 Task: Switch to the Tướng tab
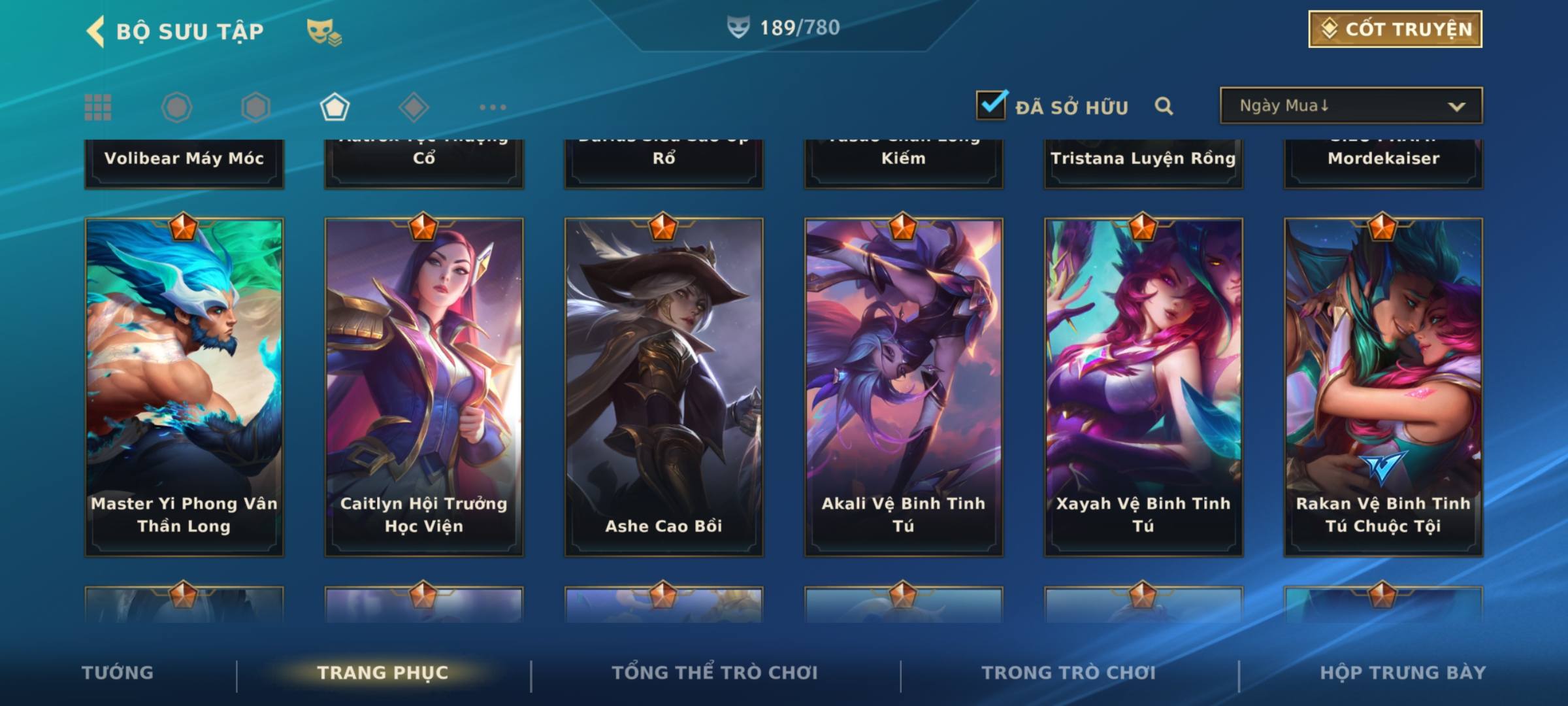coord(118,673)
